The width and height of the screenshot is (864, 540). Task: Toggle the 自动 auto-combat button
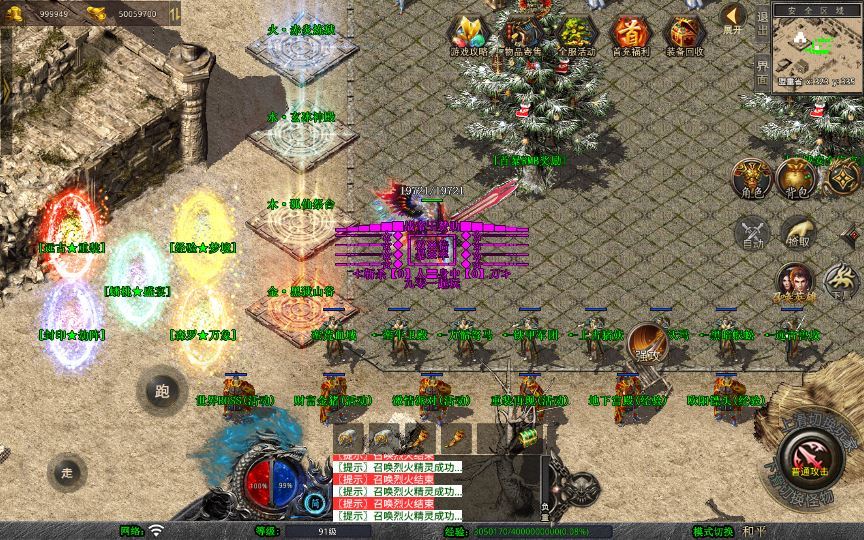click(752, 232)
